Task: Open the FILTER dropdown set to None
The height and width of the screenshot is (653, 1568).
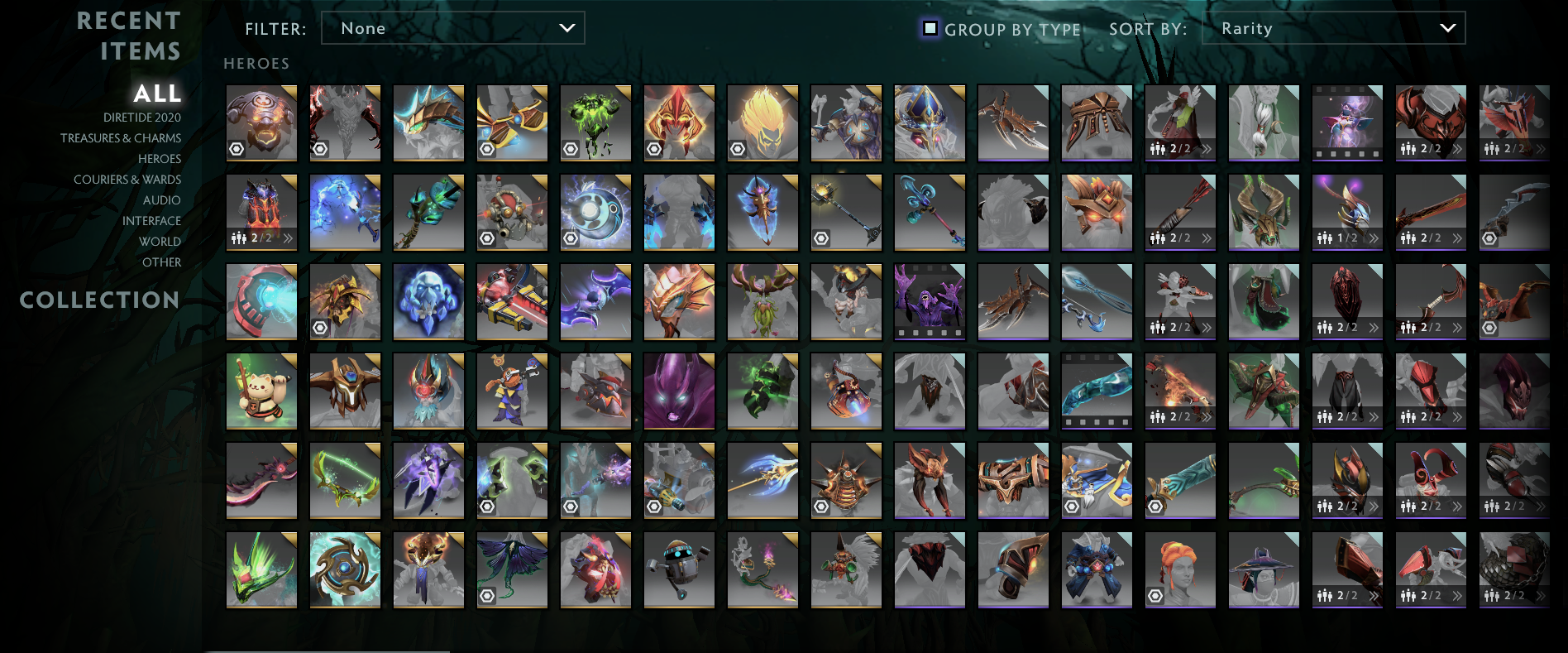Action: [452, 27]
